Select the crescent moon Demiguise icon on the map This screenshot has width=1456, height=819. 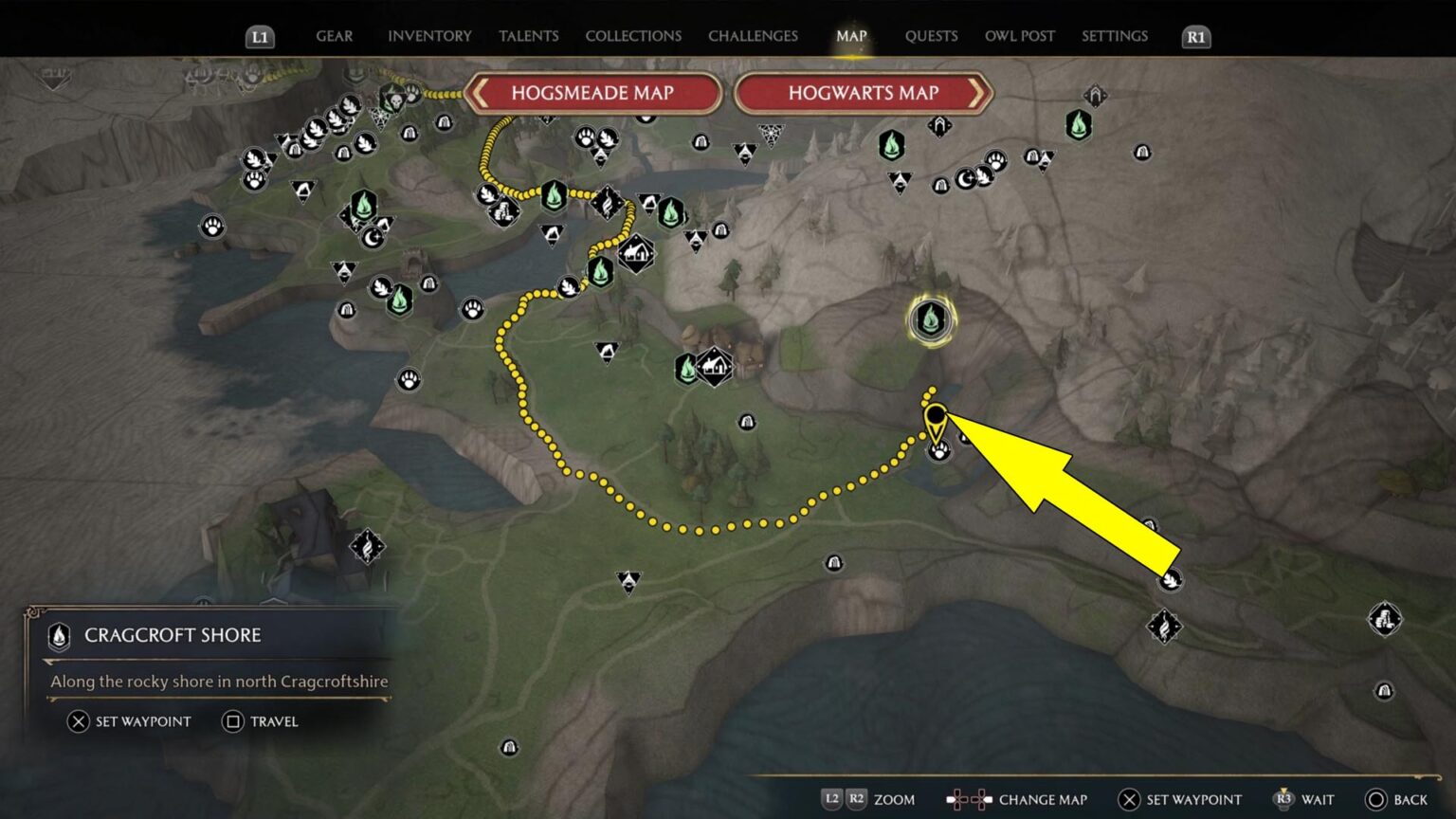point(373,237)
